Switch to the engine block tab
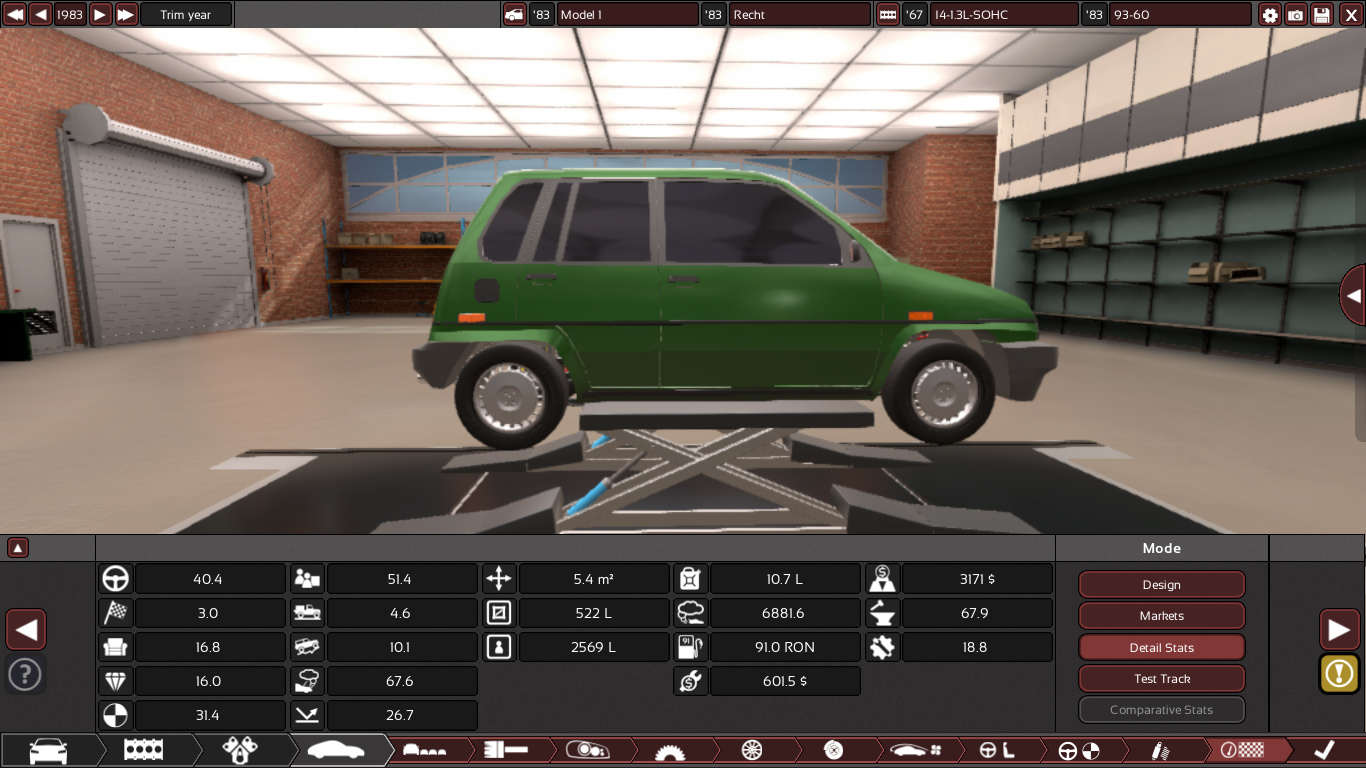Image resolution: width=1366 pixels, height=768 pixels. [x=143, y=750]
